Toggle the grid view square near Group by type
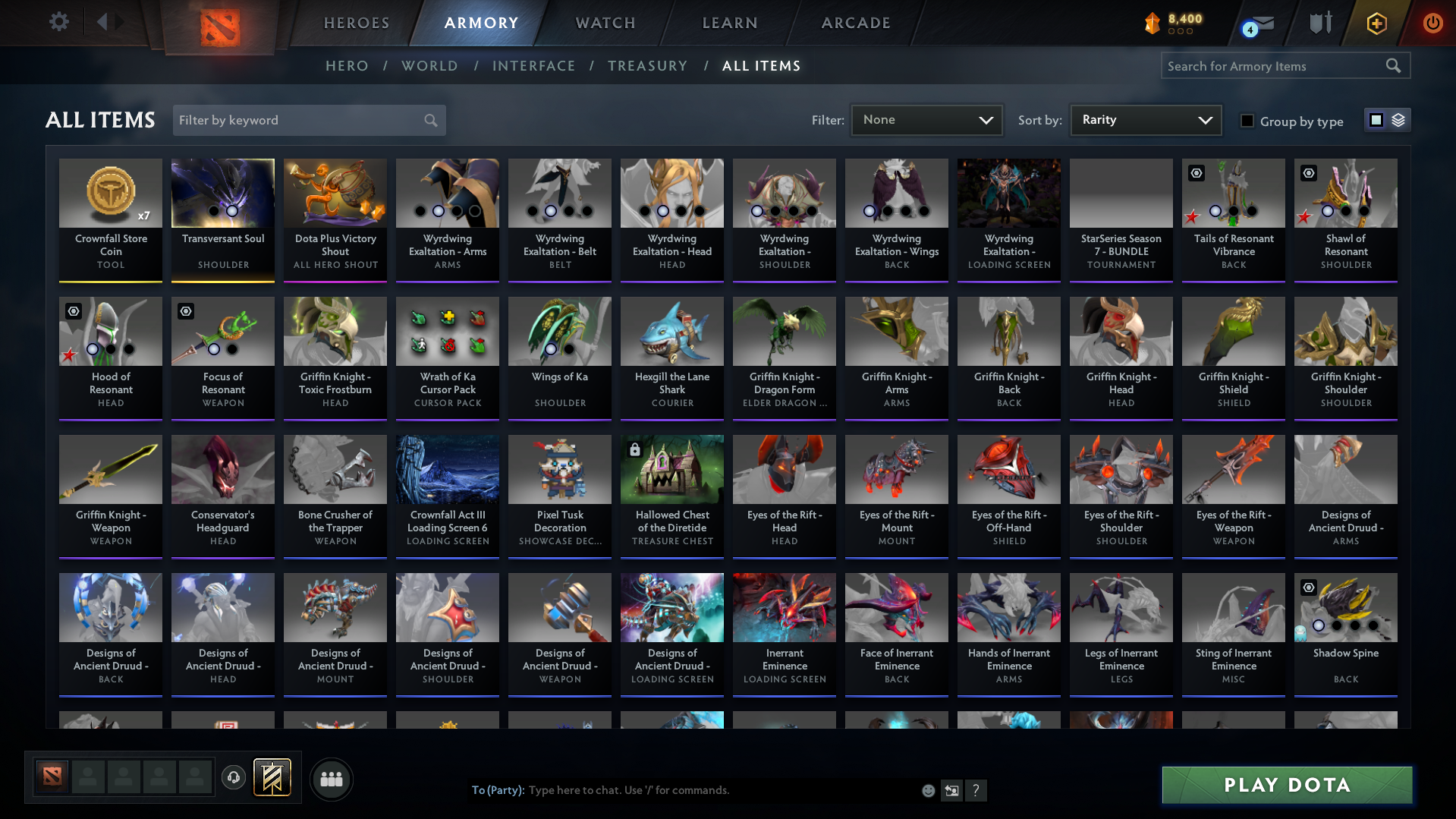The image size is (1456, 819). click(x=1377, y=119)
